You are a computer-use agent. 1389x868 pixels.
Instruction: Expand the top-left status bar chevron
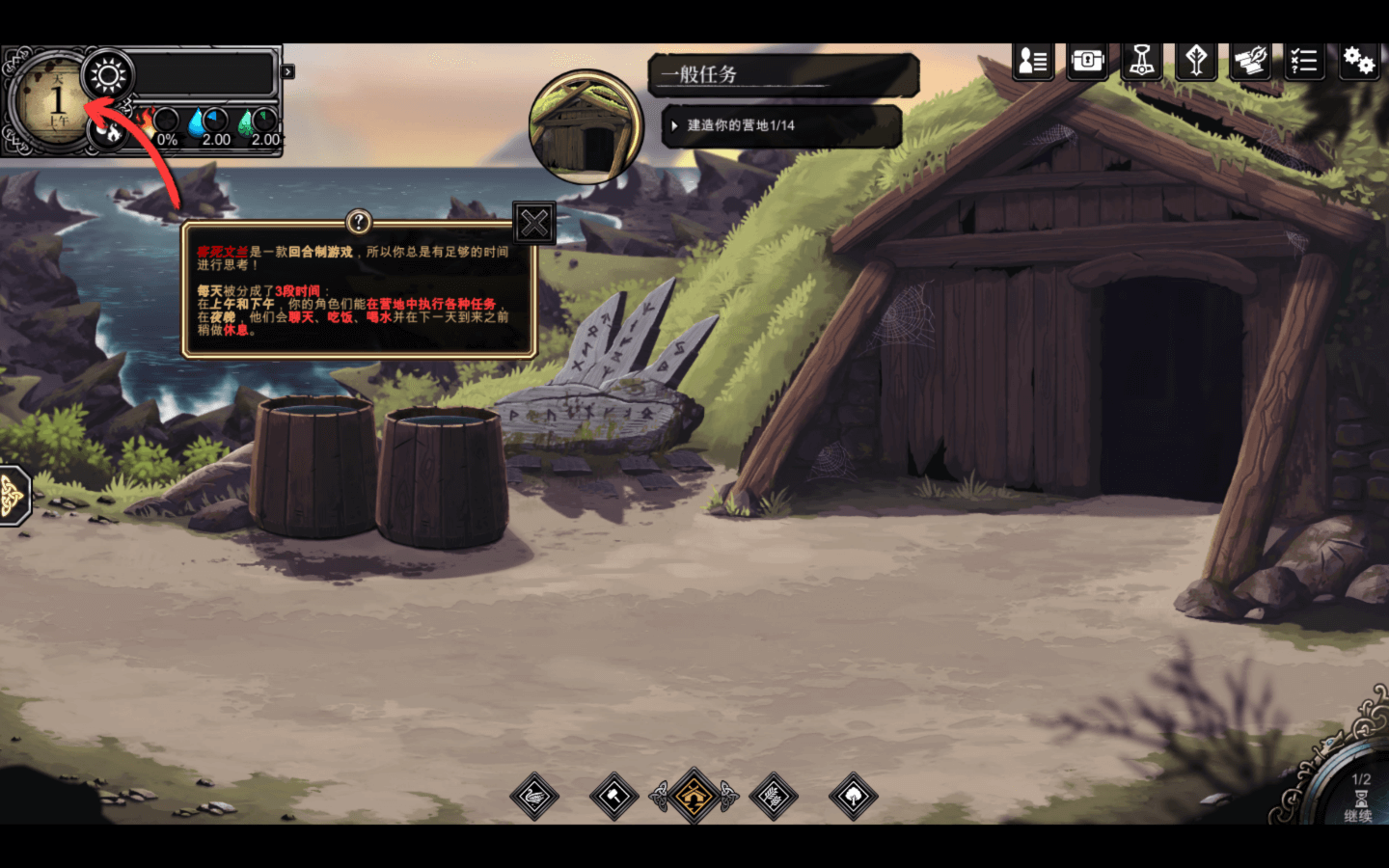pyautogui.click(x=286, y=70)
